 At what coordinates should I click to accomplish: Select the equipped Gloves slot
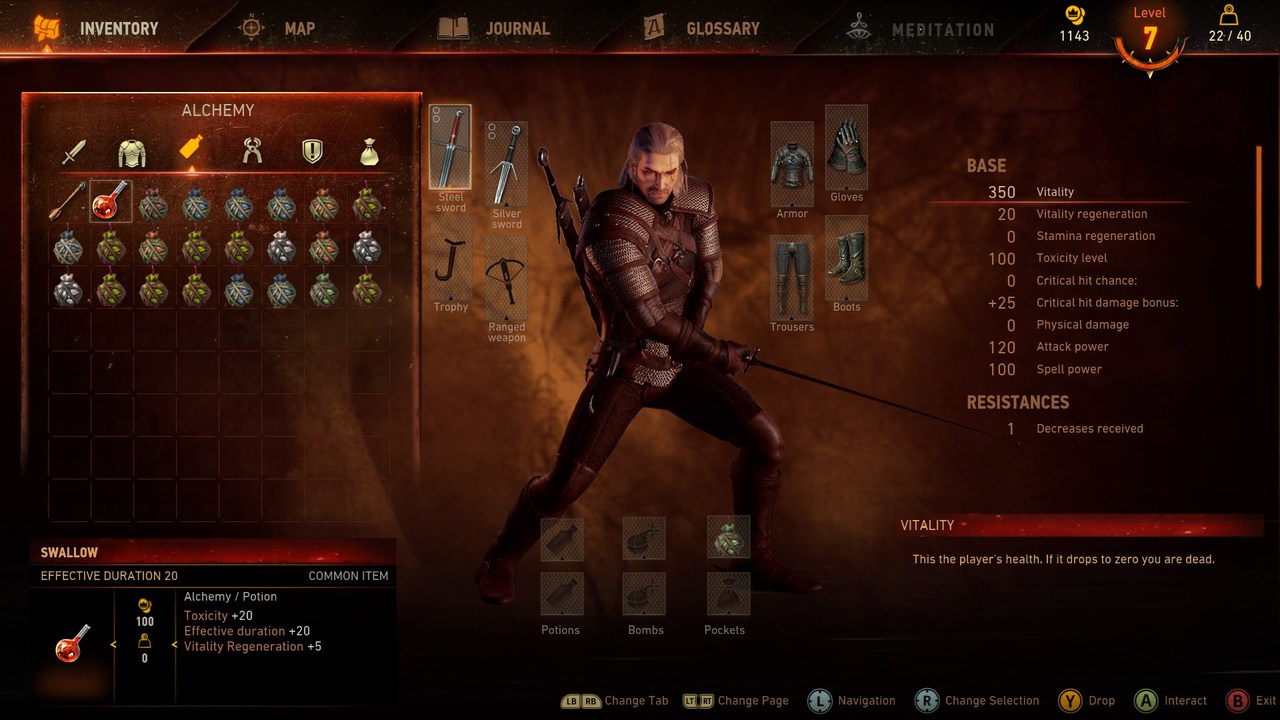[x=846, y=148]
